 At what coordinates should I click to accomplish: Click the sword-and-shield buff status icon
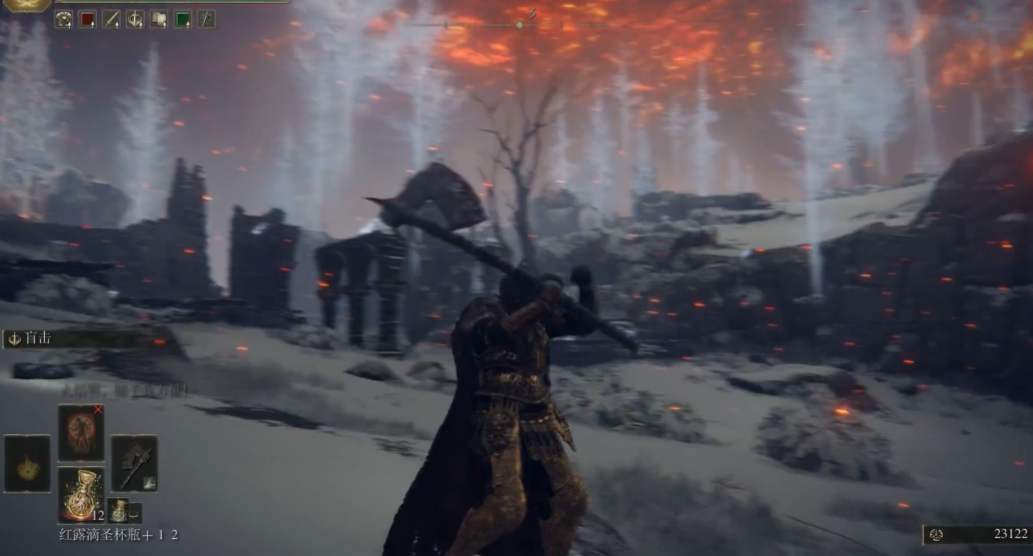[135, 19]
